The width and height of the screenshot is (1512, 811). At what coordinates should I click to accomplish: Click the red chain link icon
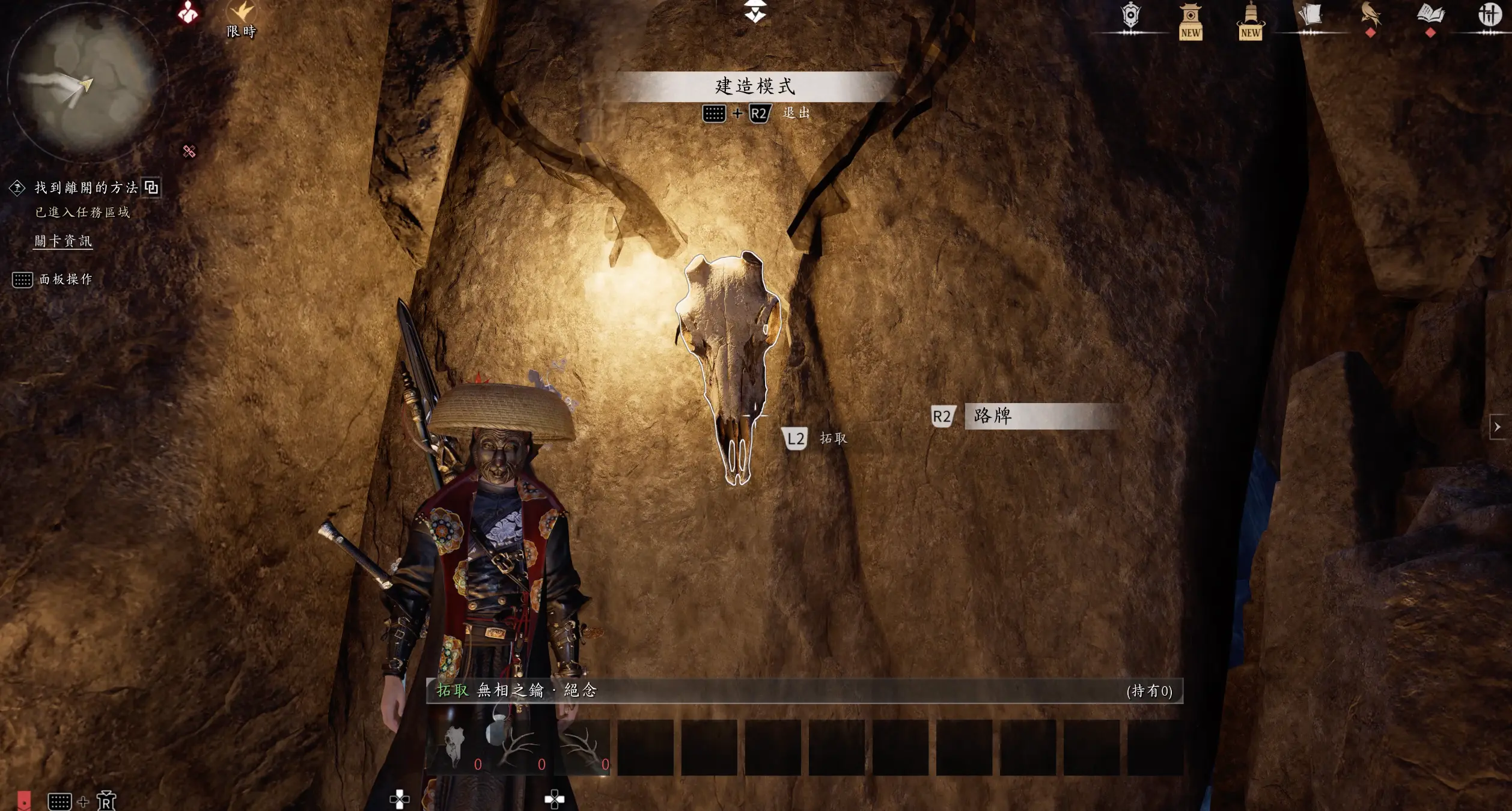(189, 151)
